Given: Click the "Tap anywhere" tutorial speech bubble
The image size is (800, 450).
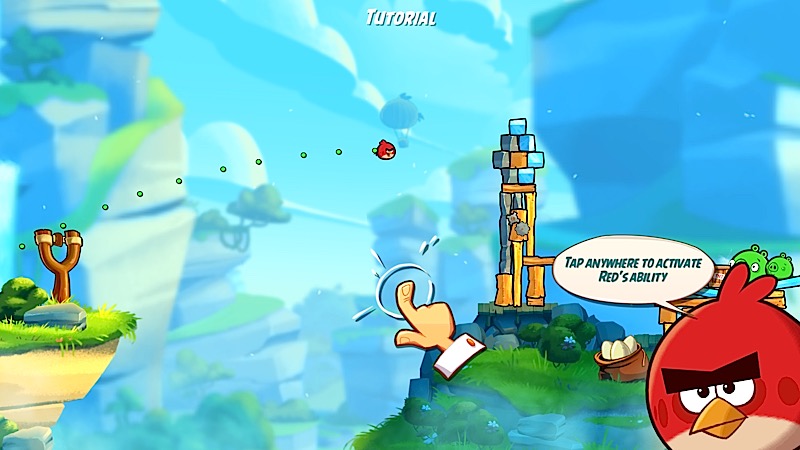Looking at the screenshot, I should 635,269.
